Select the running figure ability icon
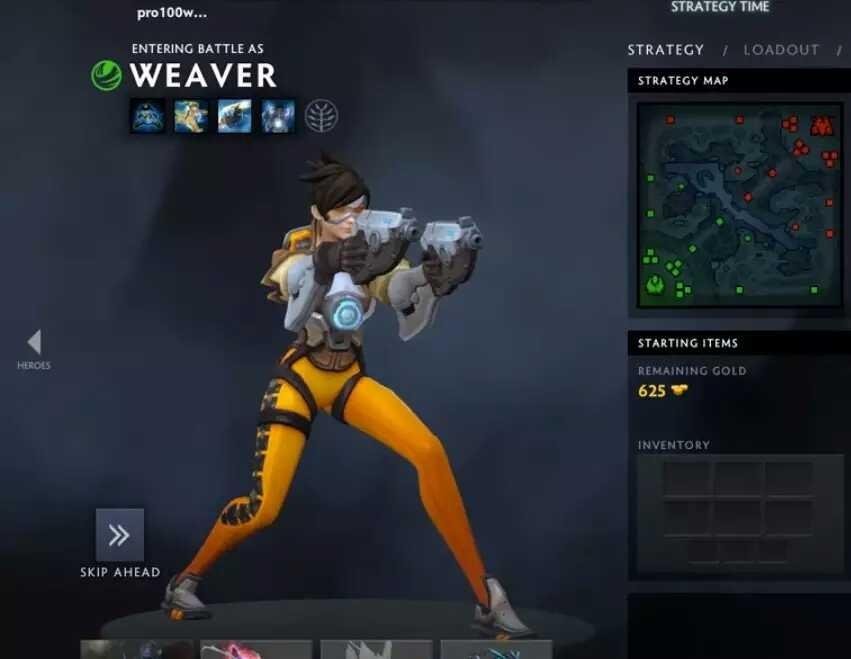 pos(191,116)
